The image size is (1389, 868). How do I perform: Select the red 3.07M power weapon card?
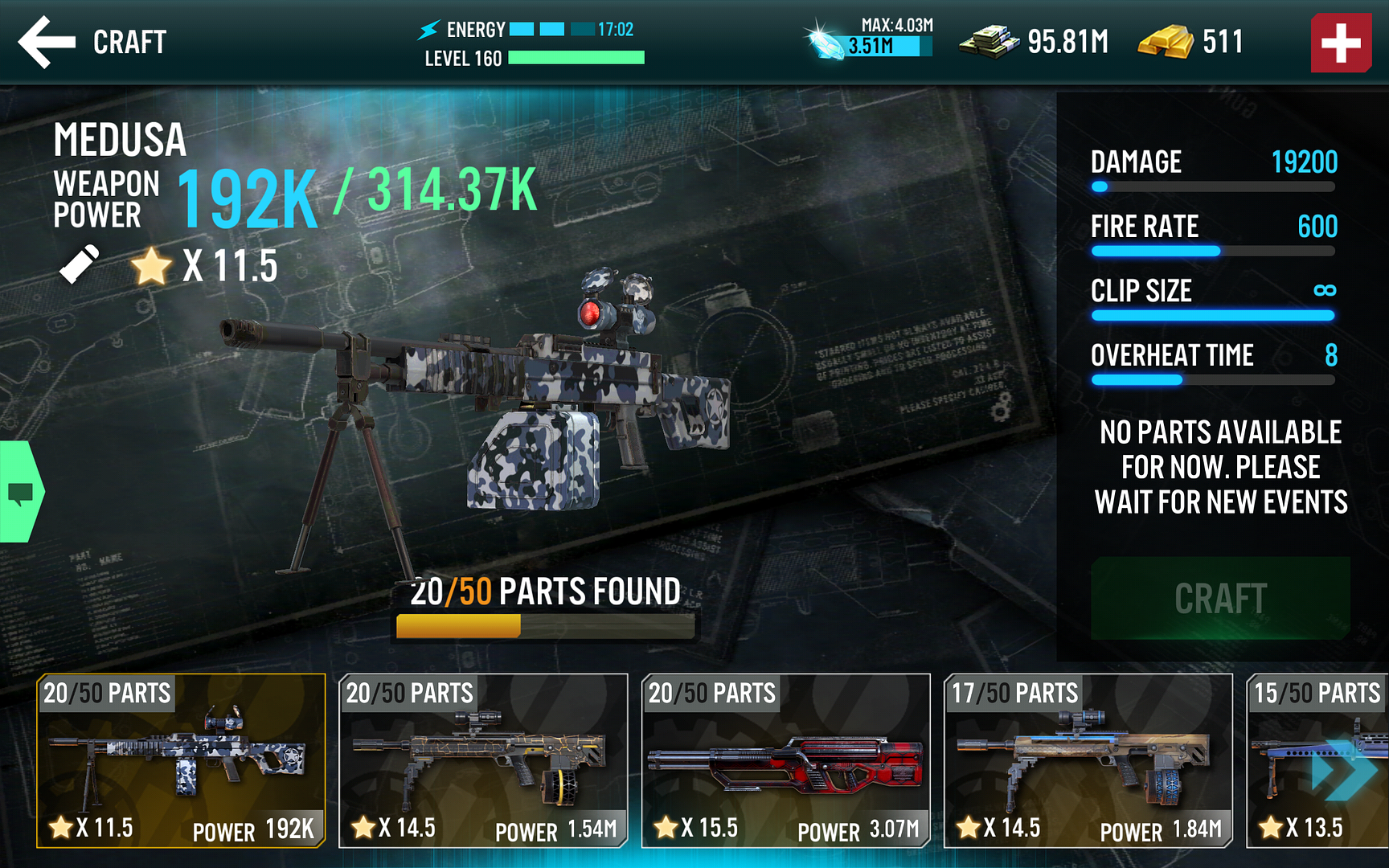tap(785, 760)
